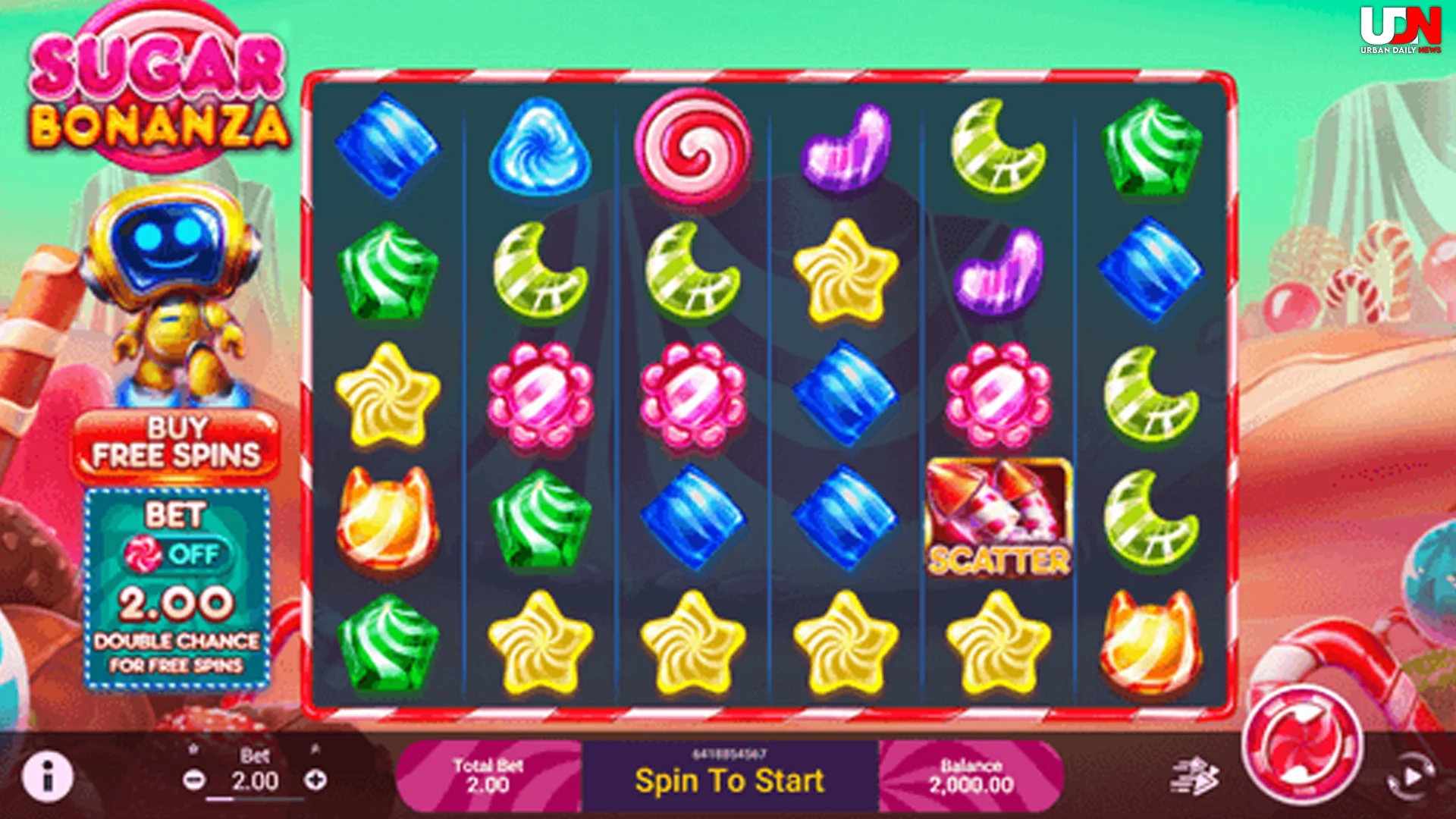Click Spin To Start
This screenshot has height=819, width=1456.
730,780
